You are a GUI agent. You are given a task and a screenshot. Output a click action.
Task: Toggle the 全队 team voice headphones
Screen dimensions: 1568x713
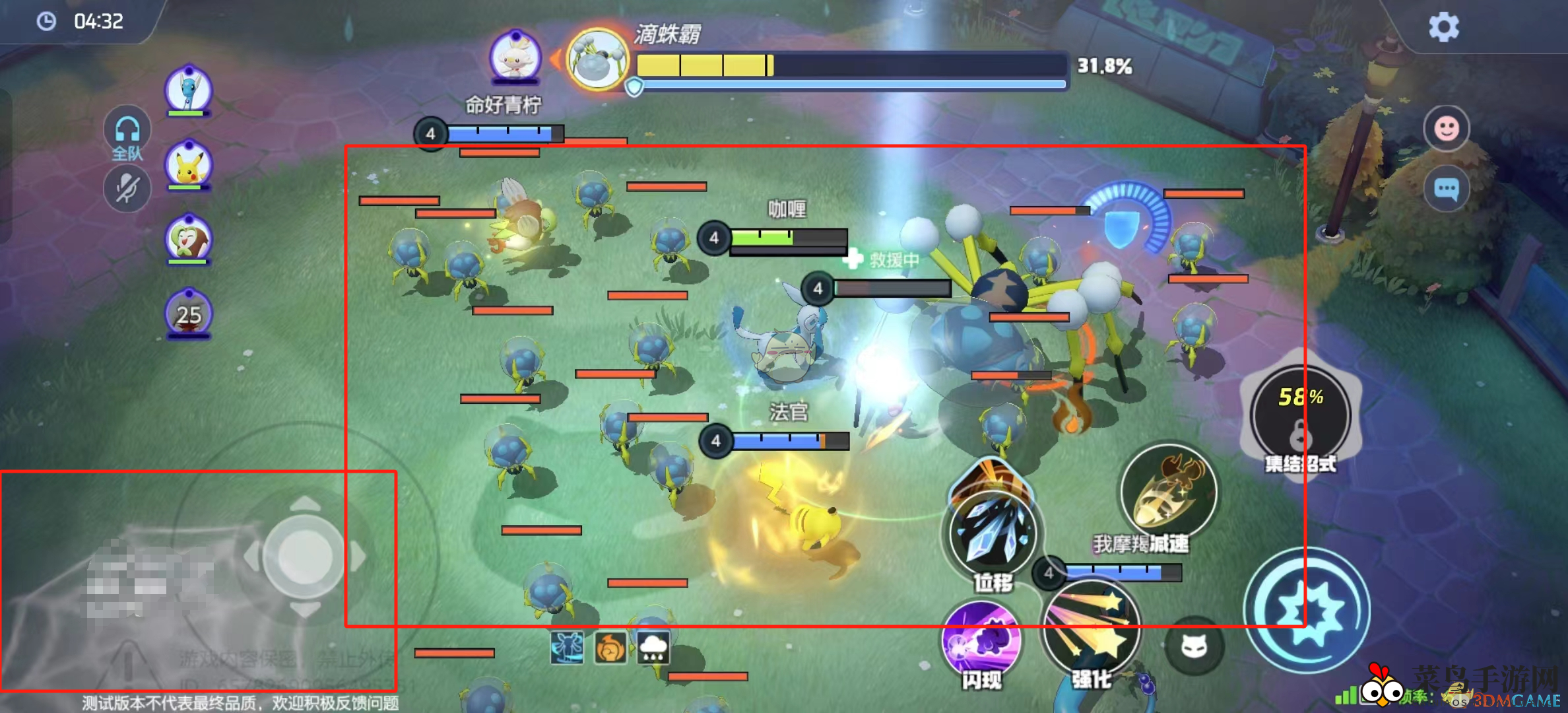[x=127, y=131]
